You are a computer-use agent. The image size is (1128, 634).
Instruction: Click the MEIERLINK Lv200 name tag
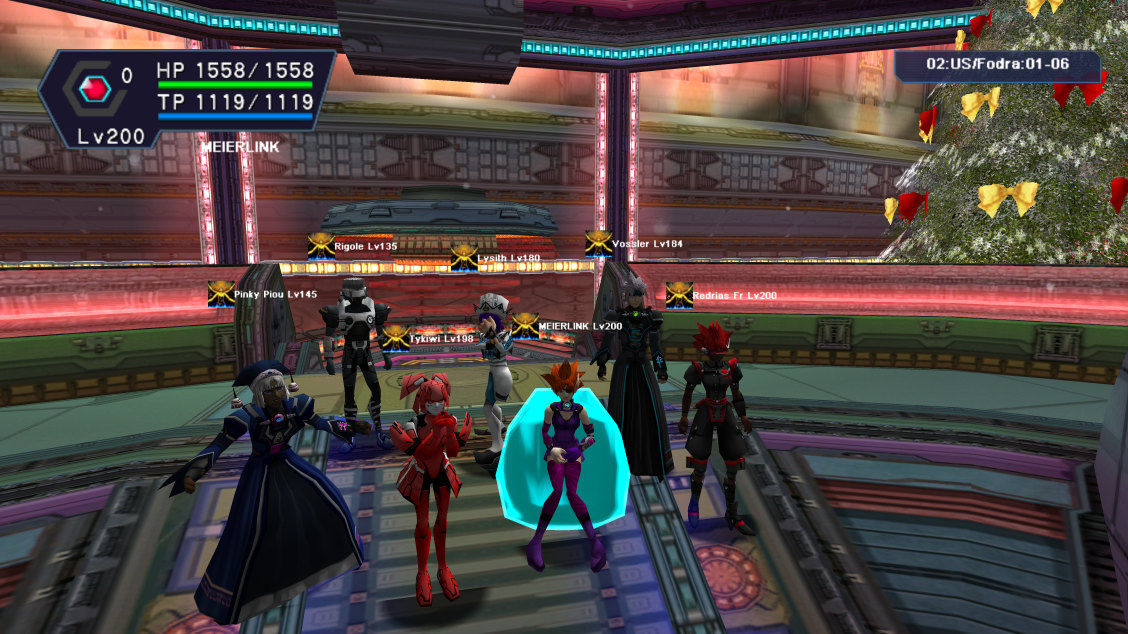pos(580,327)
